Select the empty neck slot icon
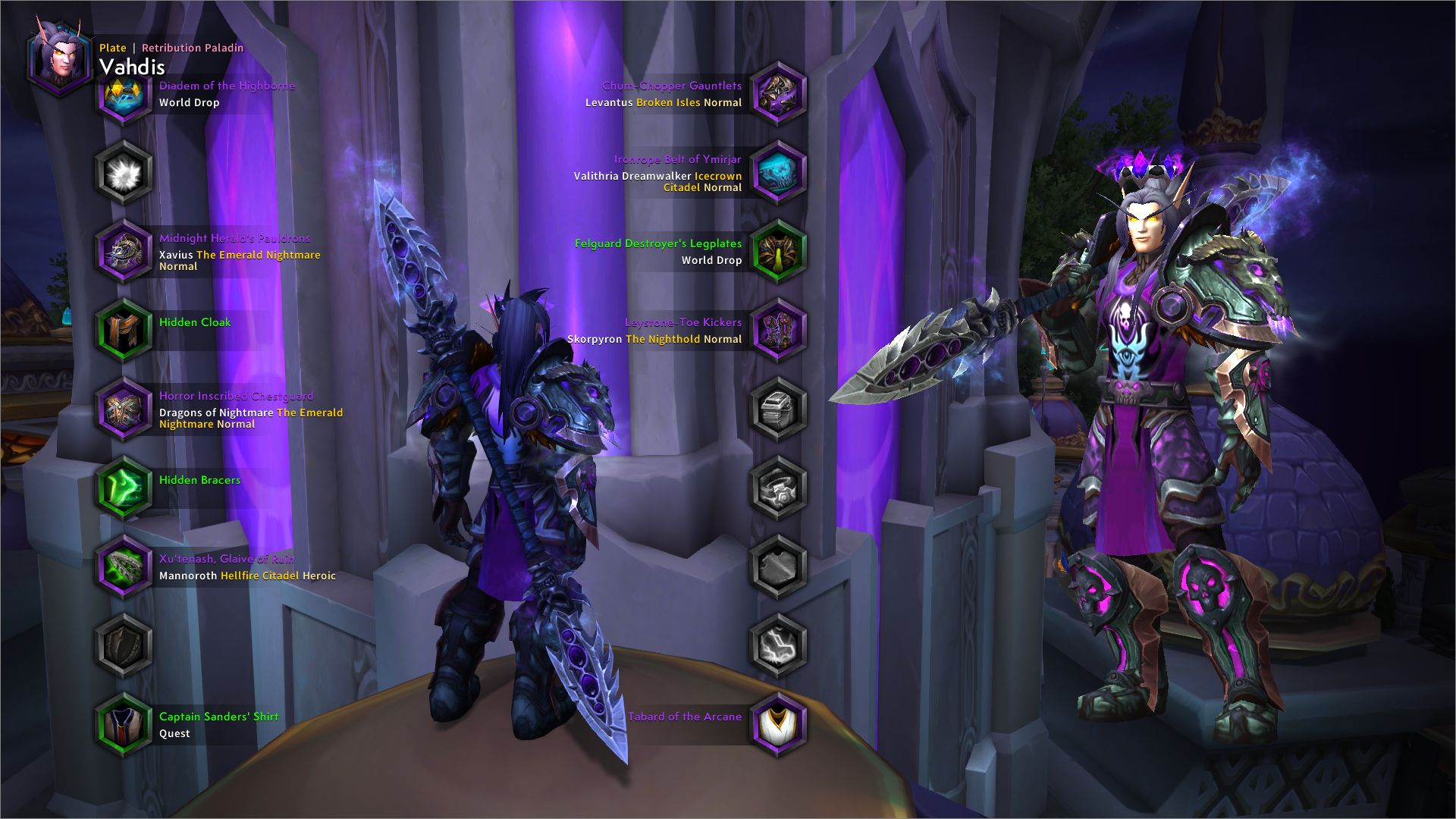Image resolution: width=1456 pixels, height=819 pixels. 124,173
